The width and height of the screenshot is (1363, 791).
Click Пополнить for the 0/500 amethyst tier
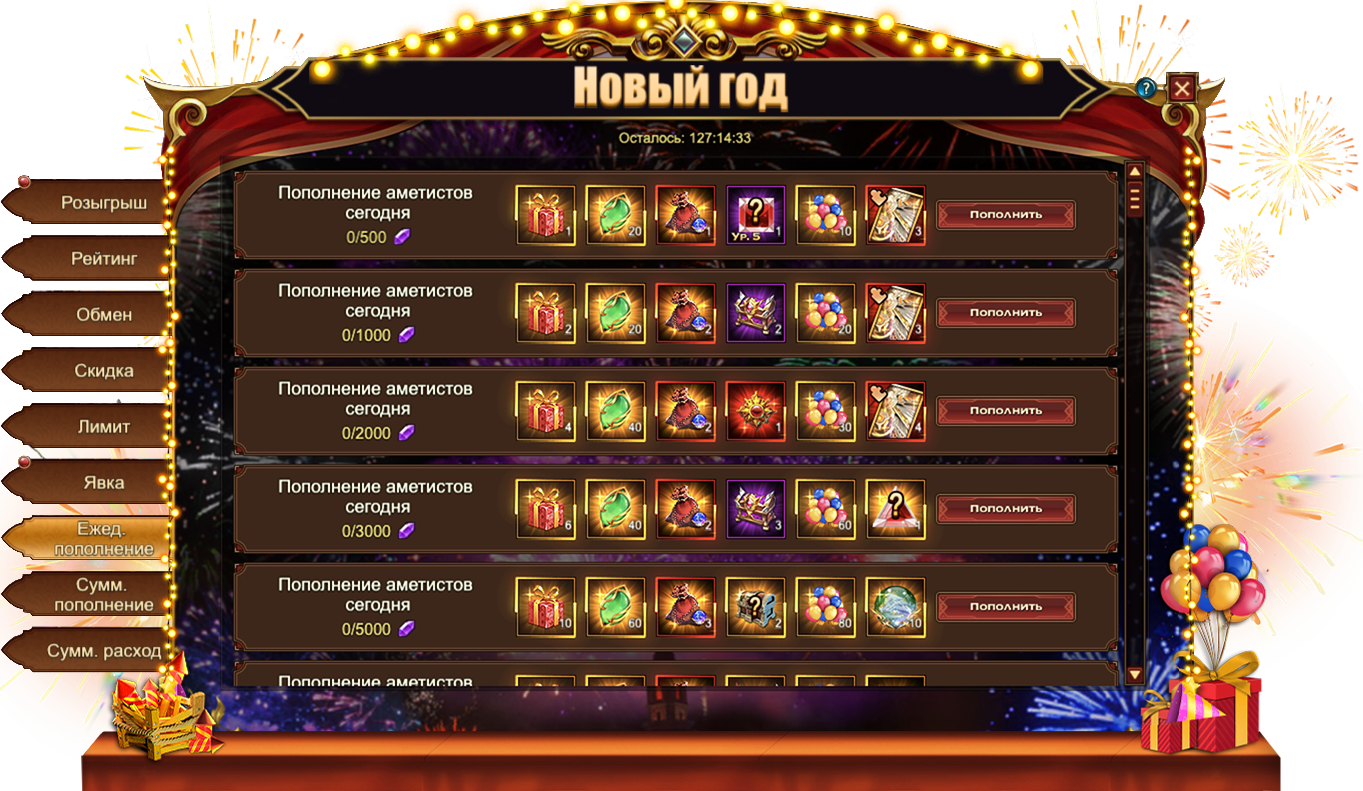pyautogui.click(x=1005, y=214)
